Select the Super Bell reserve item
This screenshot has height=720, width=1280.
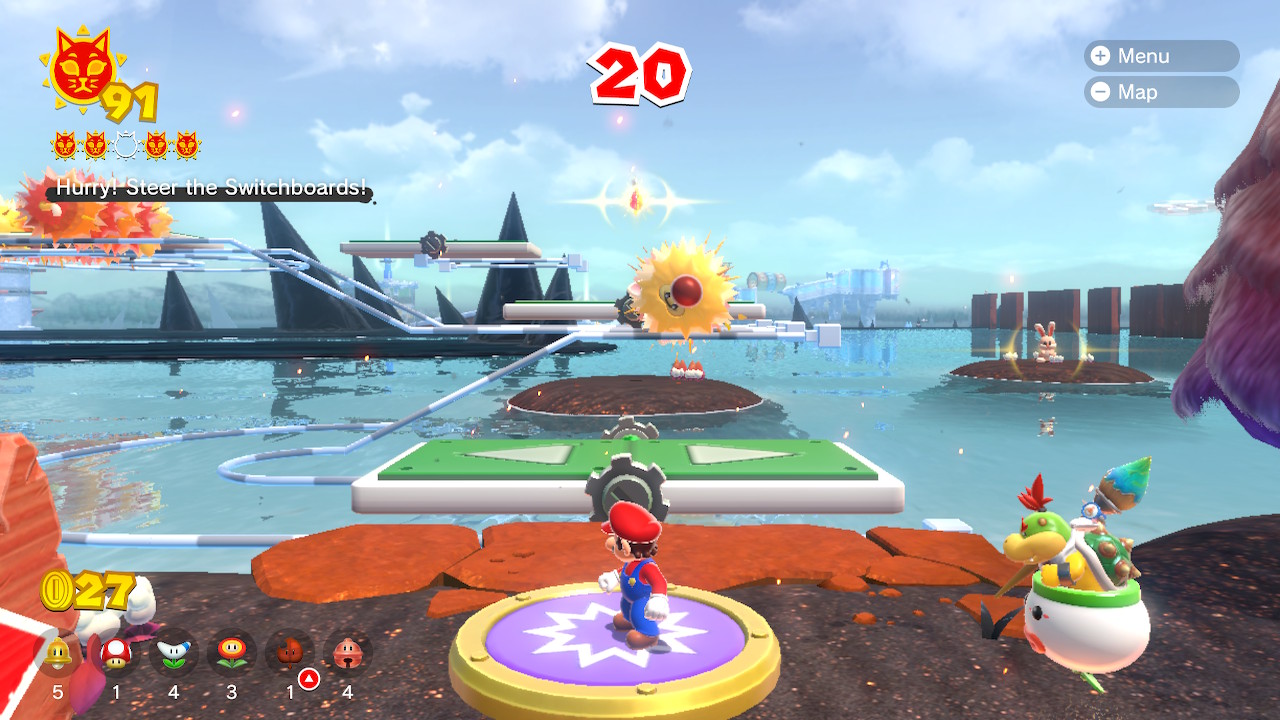(58, 654)
